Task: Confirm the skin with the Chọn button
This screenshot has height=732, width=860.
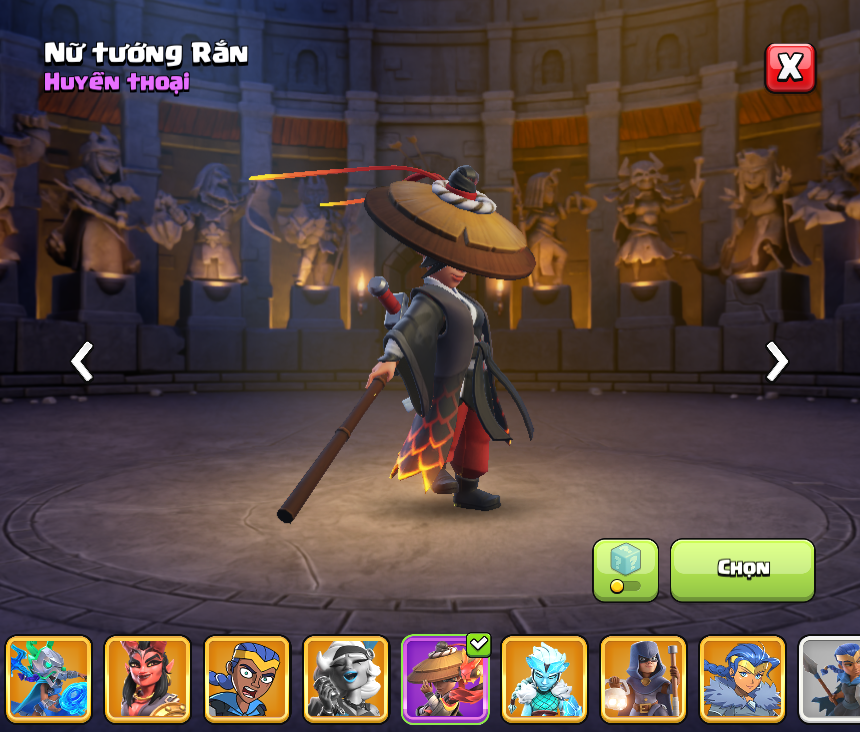Action: (742, 569)
